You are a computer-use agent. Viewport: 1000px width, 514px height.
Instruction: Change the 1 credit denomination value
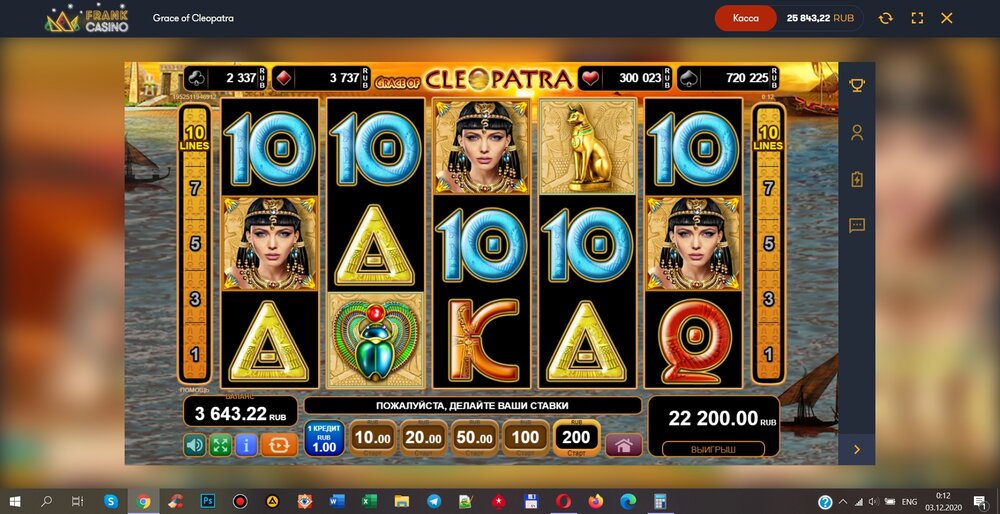(x=324, y=439)
